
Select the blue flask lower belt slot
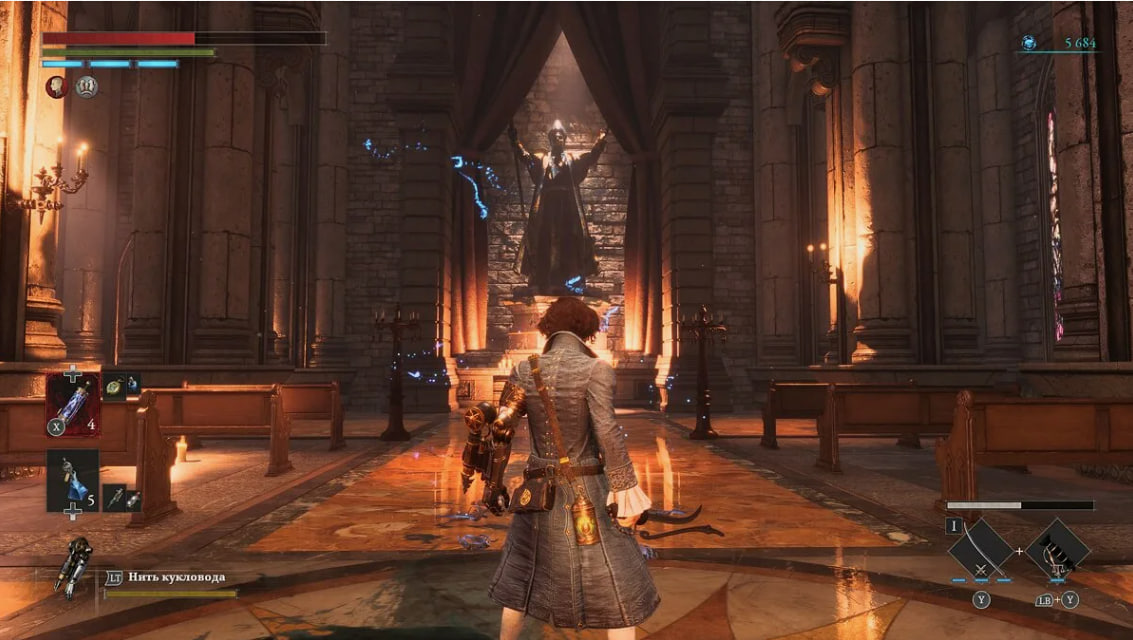[73, 481]
